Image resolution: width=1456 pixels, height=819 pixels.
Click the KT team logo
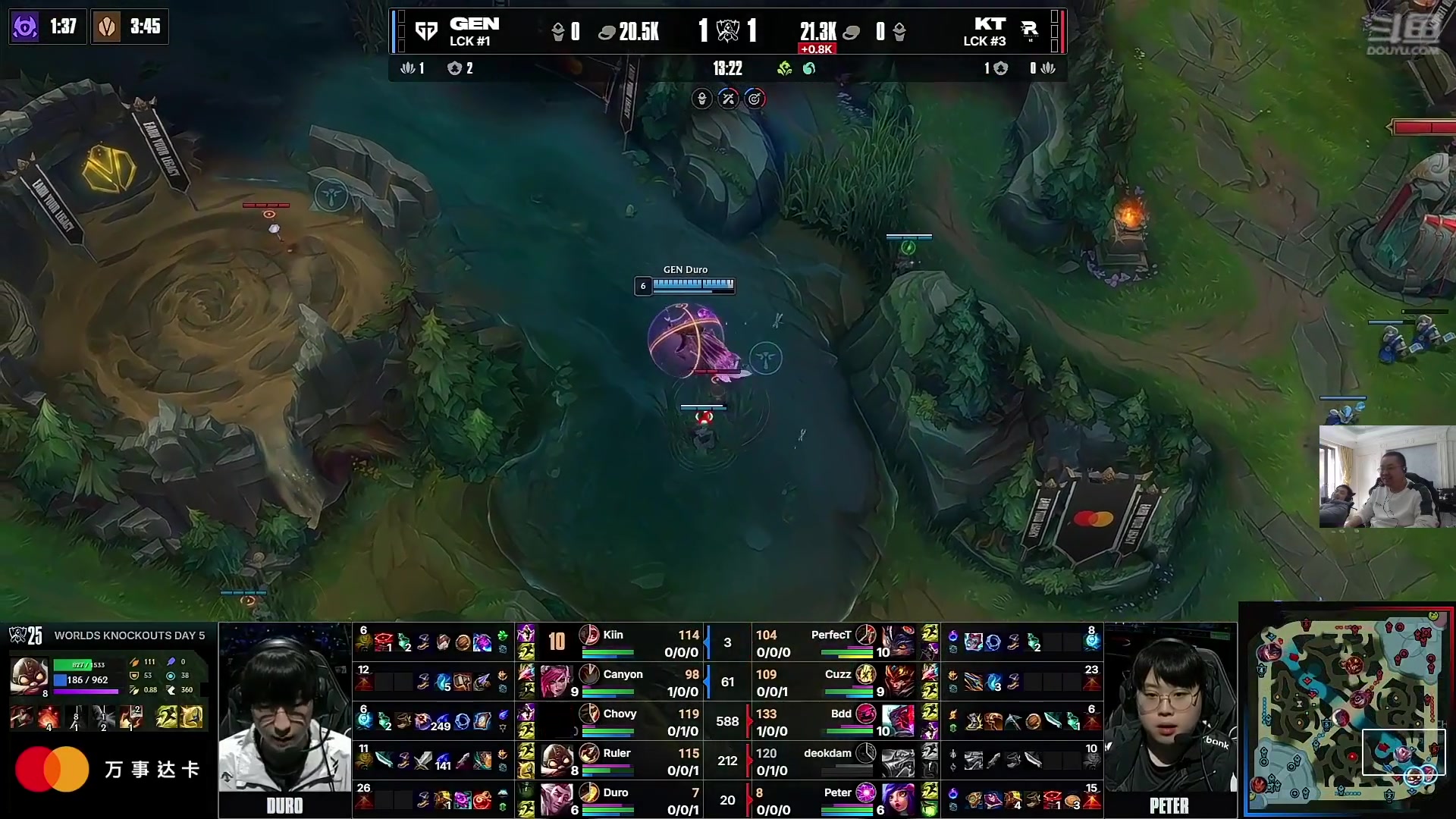[1029, 30]
